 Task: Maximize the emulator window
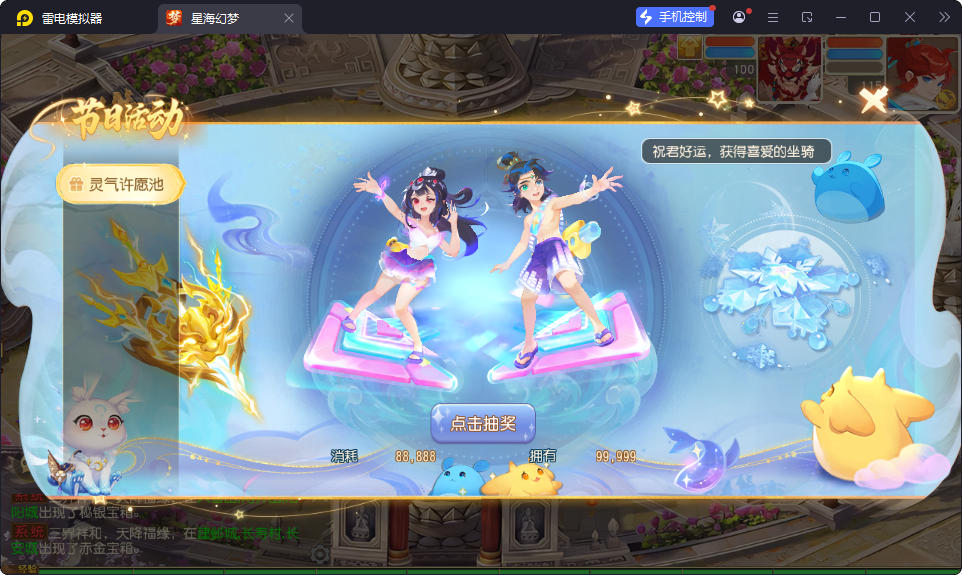pyautogui.click(x=875, y=17)
